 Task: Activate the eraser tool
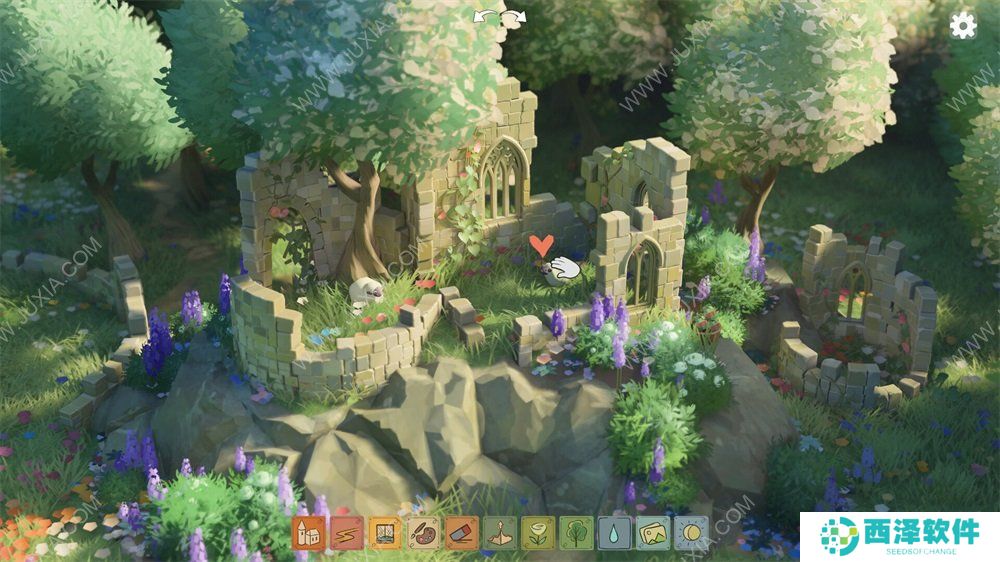pos(461,532)
